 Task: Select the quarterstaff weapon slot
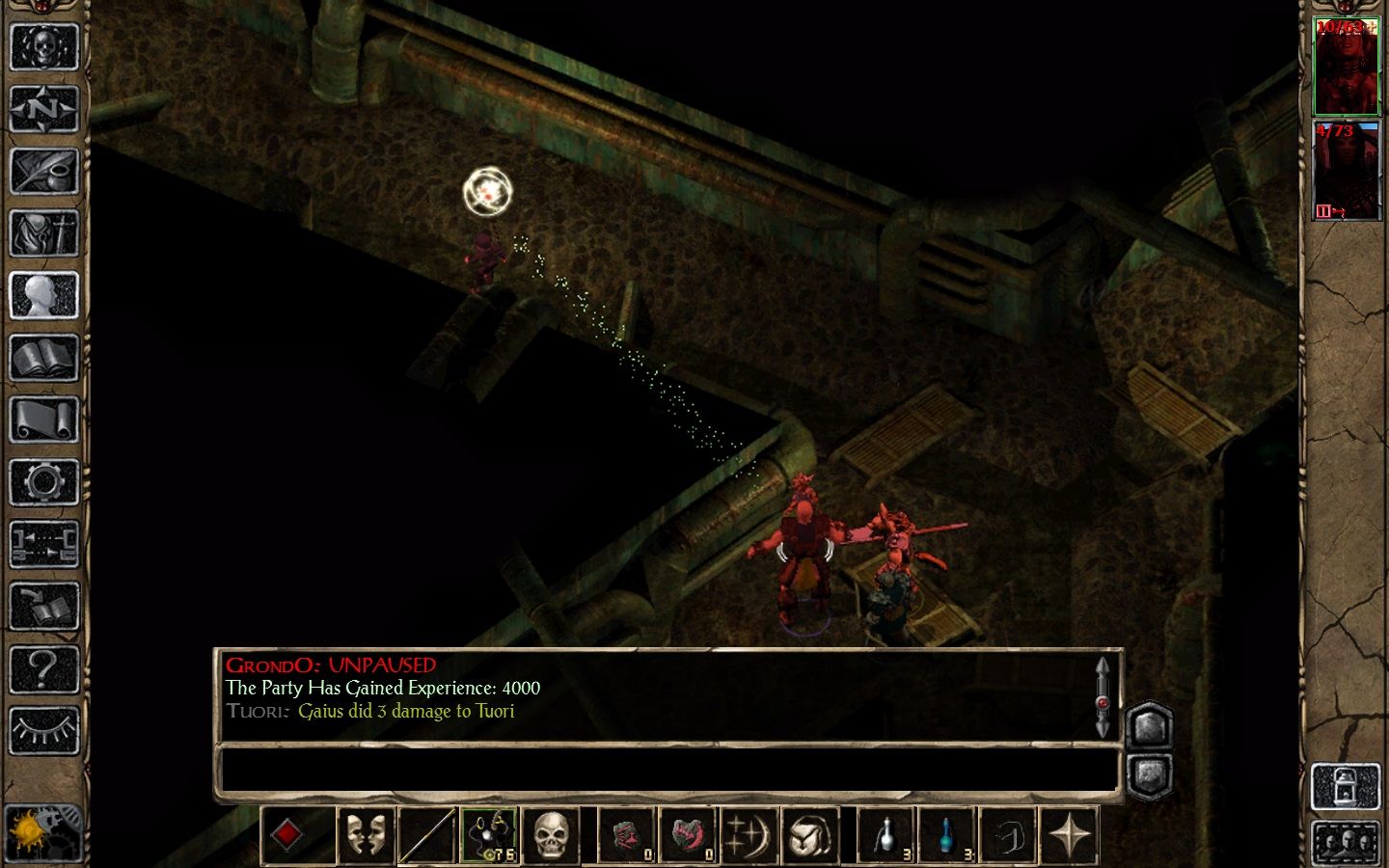426,835
